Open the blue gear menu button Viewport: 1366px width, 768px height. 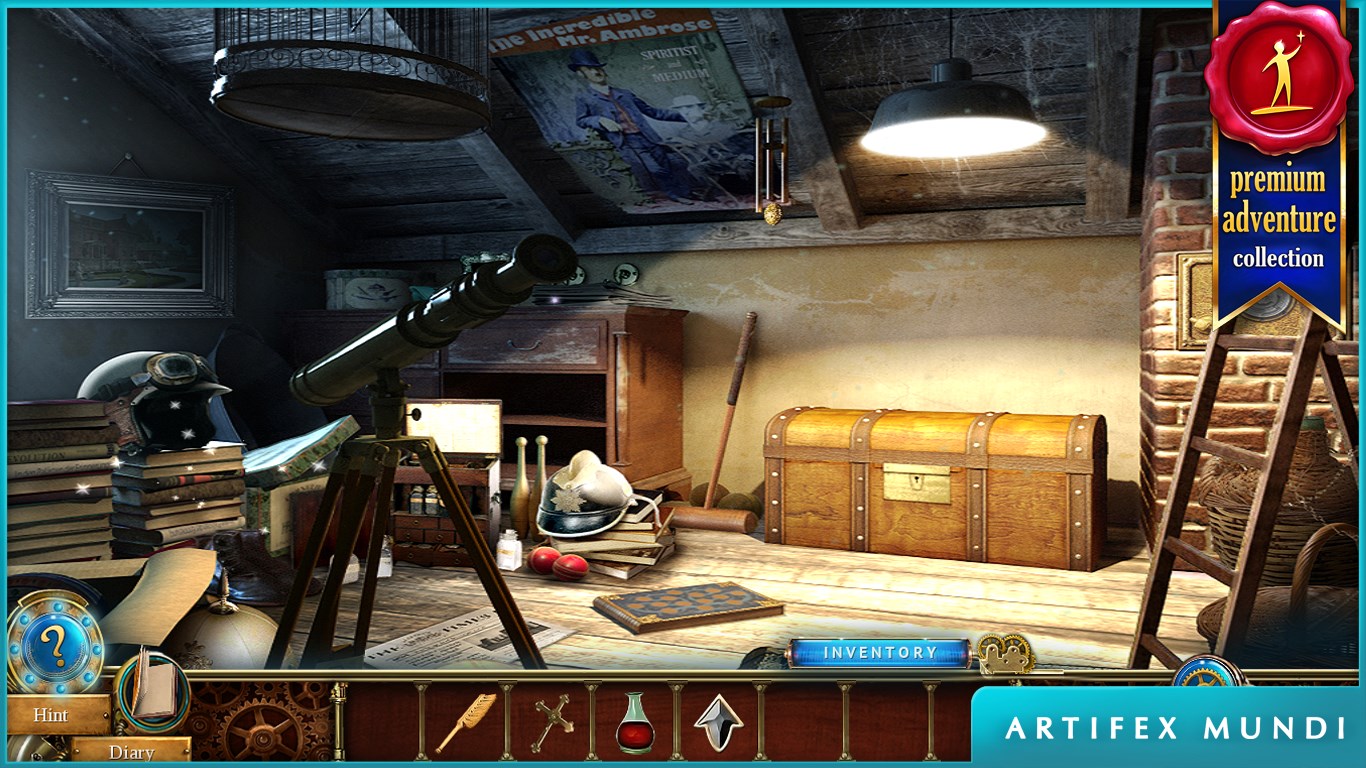pos(1206,673)
